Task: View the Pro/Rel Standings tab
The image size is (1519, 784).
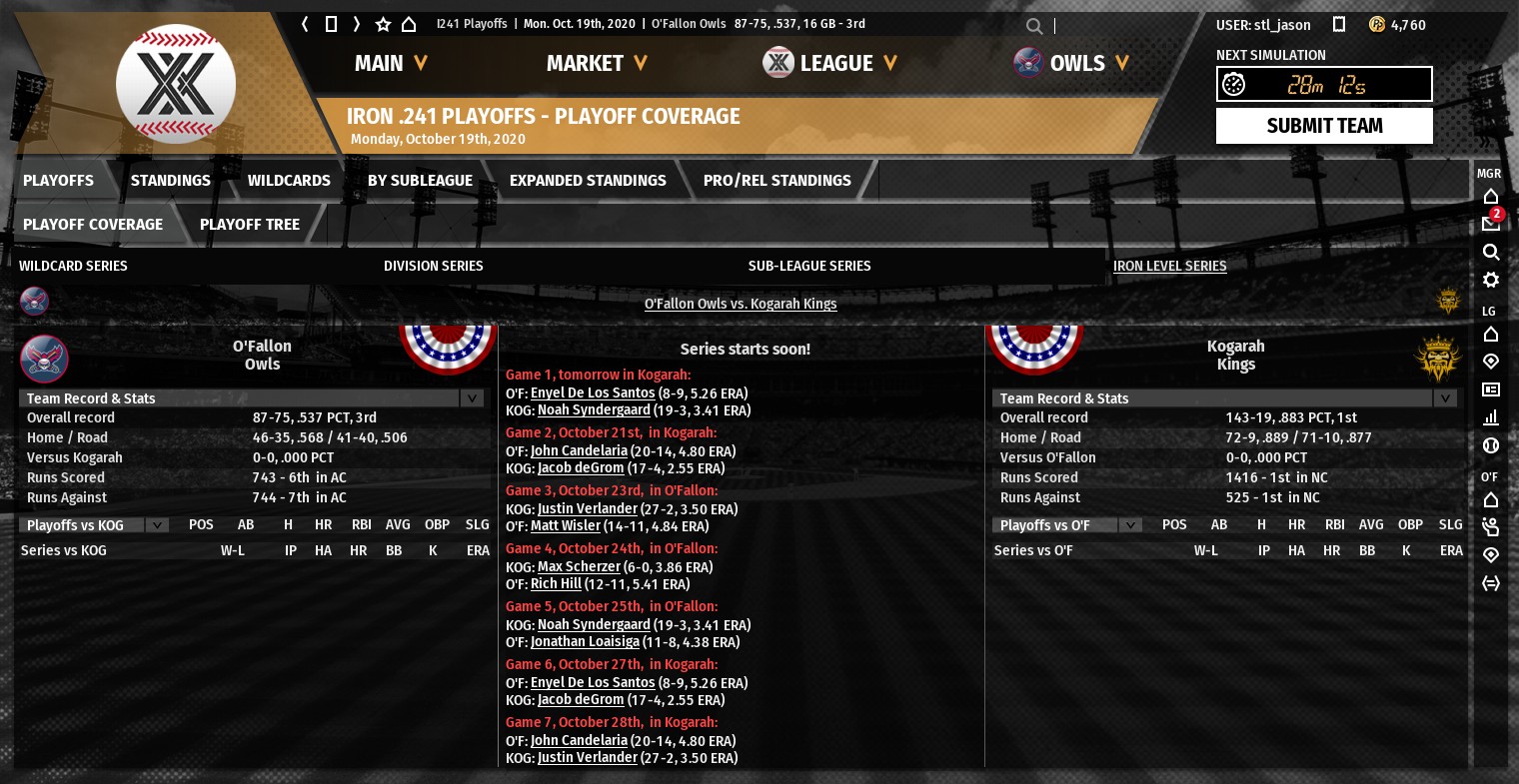Action: coord(776,181)
